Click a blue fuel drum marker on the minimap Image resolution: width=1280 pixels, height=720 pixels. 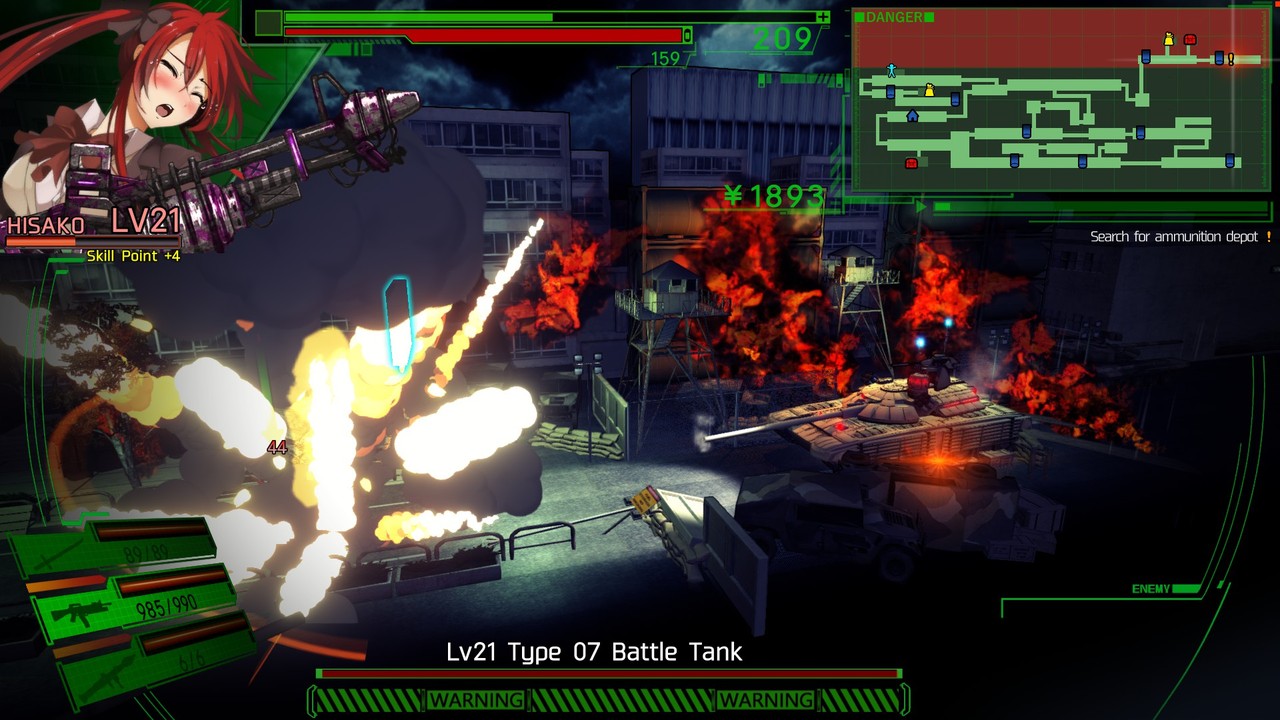click(890, 92)
